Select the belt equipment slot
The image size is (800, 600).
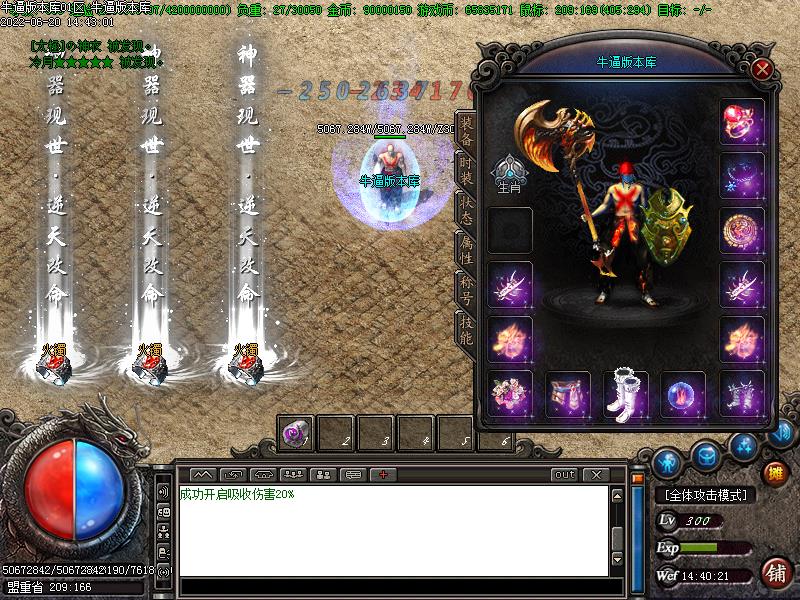click(568, 393)
